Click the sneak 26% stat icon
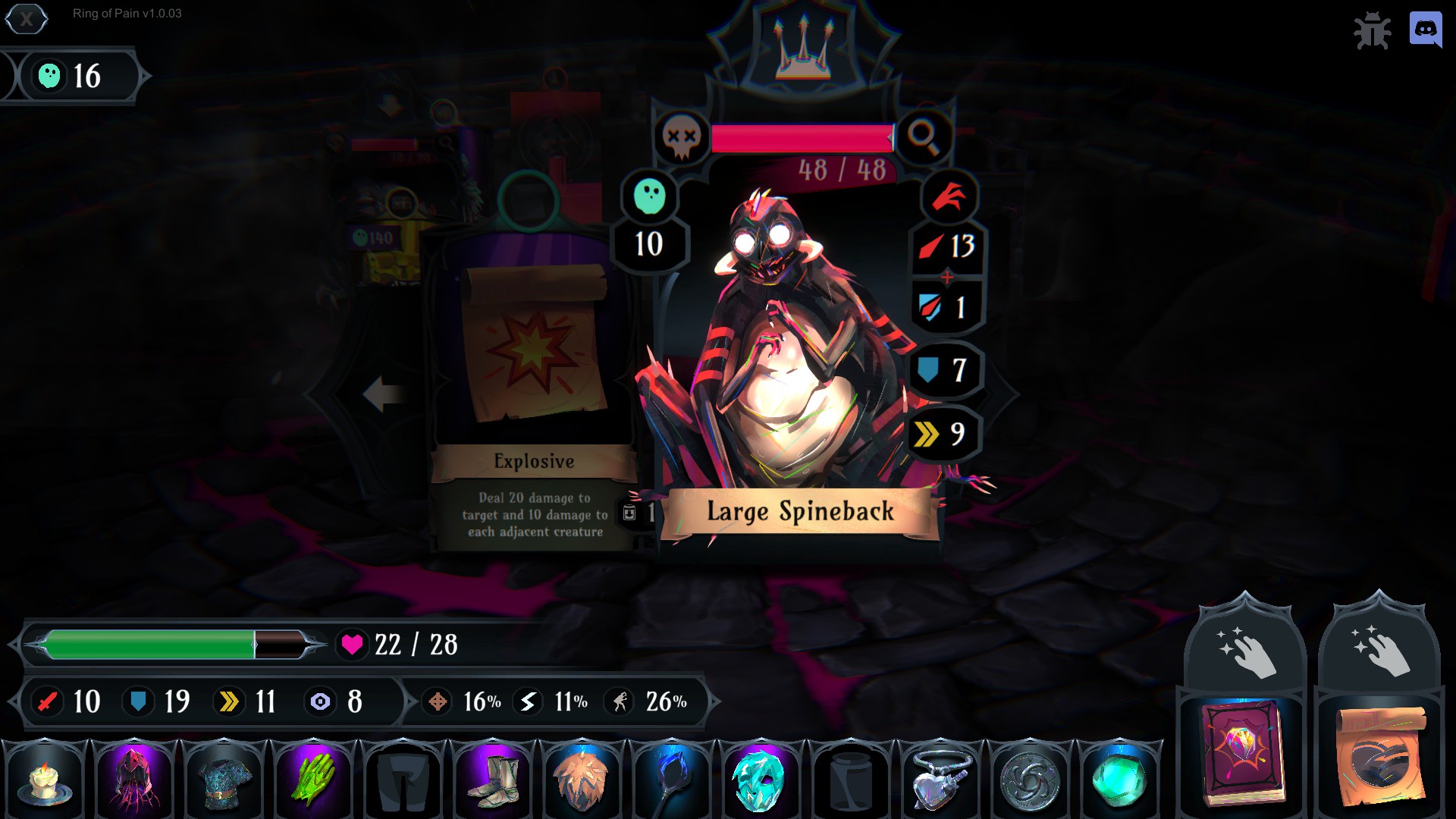This screenshot has width=1456, height=819. 620,701
